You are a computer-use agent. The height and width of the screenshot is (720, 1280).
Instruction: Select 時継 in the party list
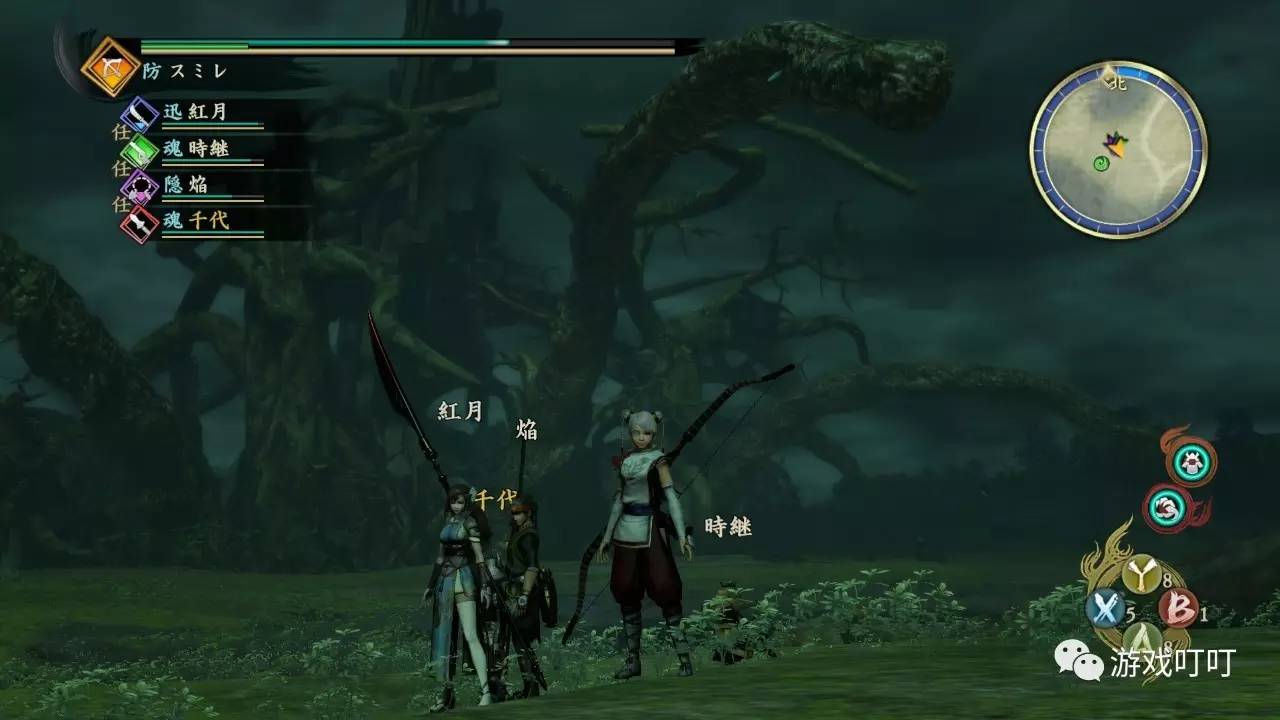click(x=196, y=149)
